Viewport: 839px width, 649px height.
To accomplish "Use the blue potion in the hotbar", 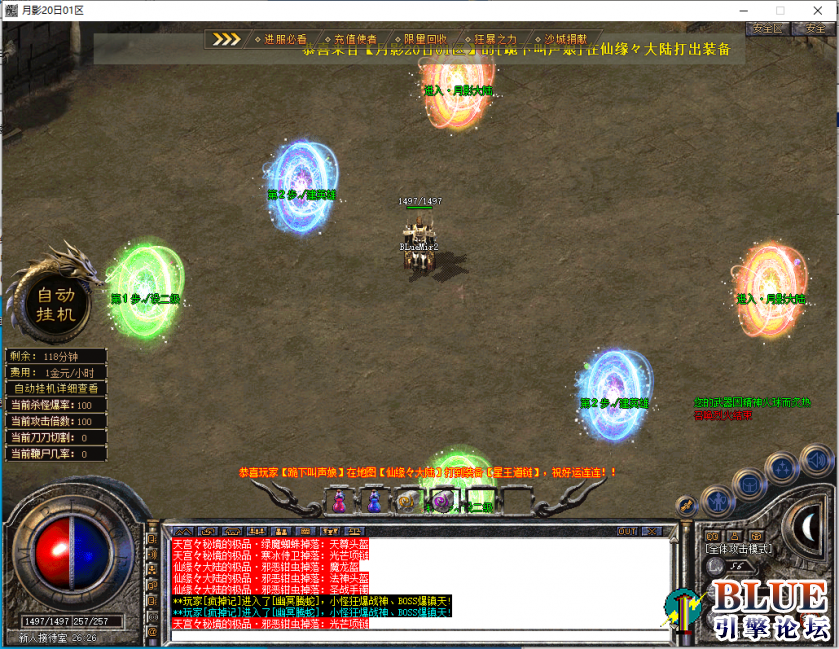I will tap(373, 501).
